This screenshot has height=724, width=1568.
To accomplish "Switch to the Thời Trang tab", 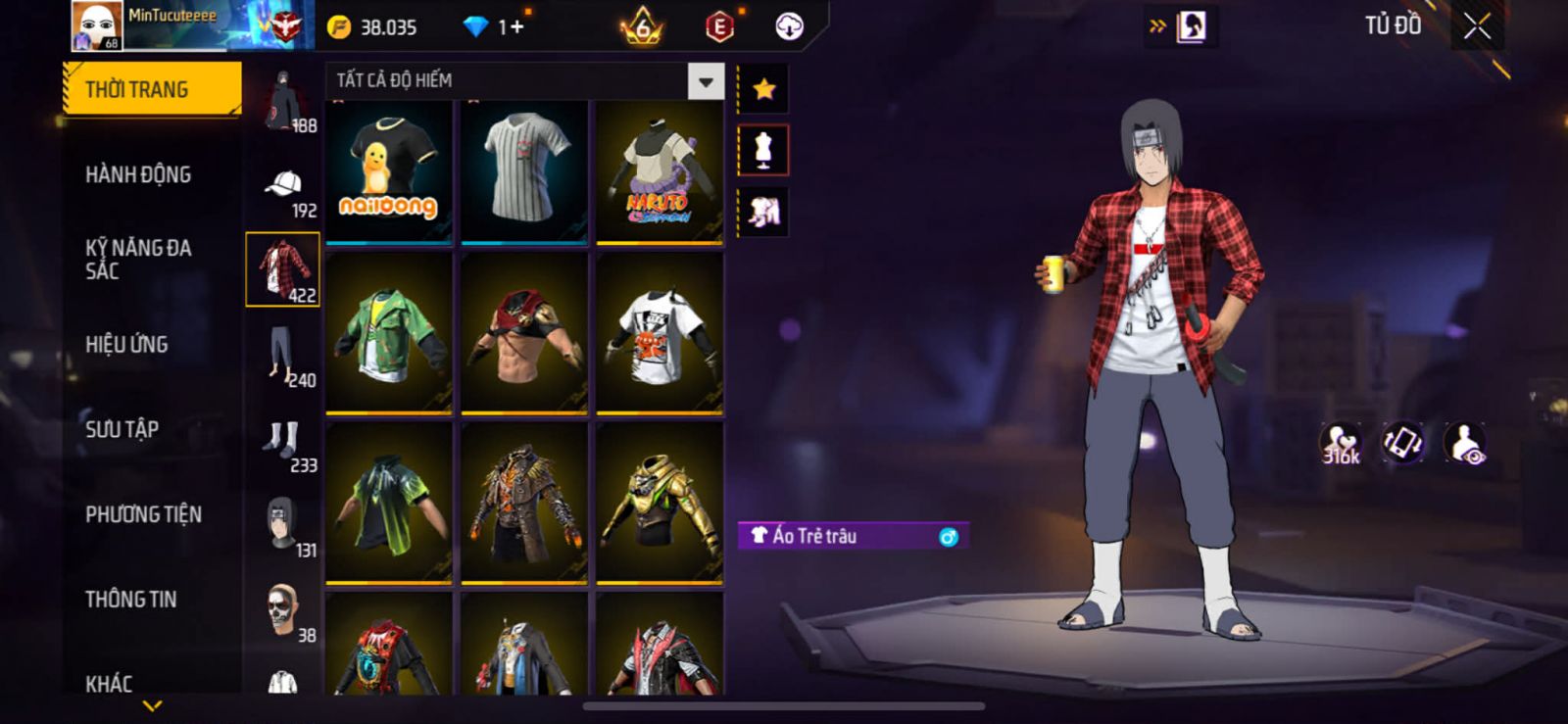I will [x=151, y=89].
